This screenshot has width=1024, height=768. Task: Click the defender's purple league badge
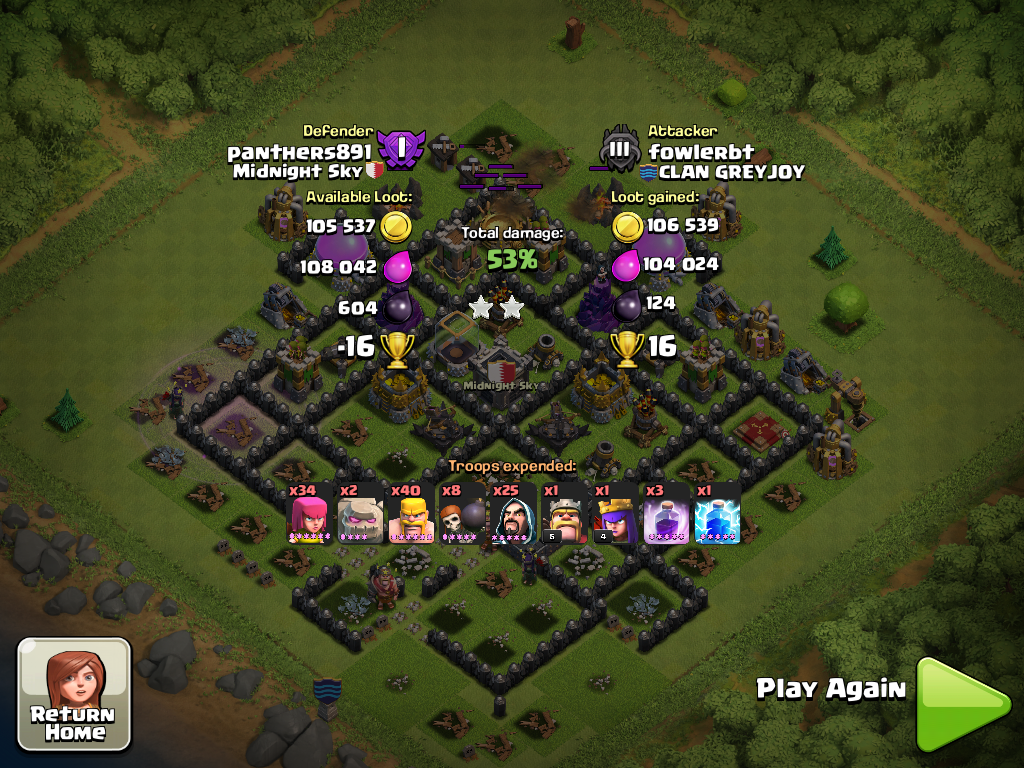click(400, 150)
